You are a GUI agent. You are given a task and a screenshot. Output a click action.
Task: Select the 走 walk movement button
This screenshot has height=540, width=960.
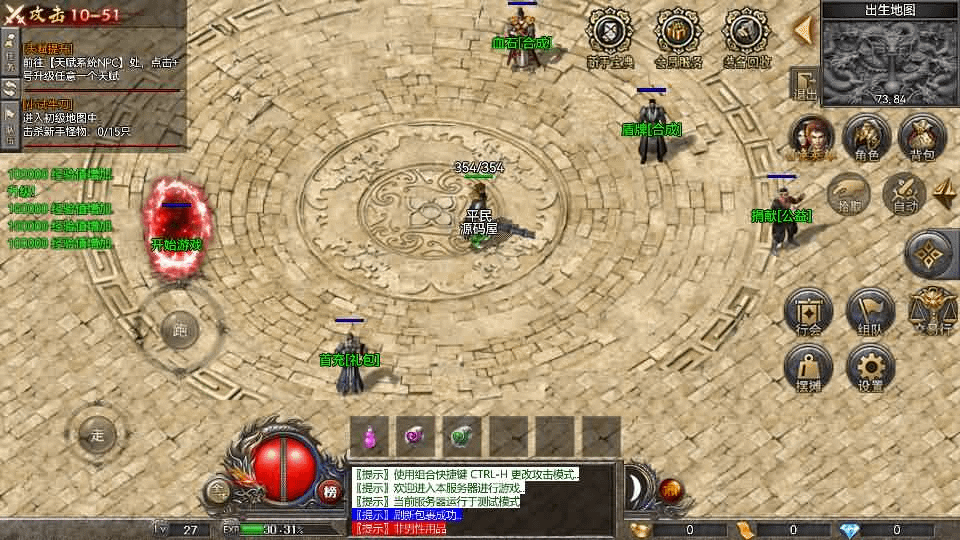(97, 435)
